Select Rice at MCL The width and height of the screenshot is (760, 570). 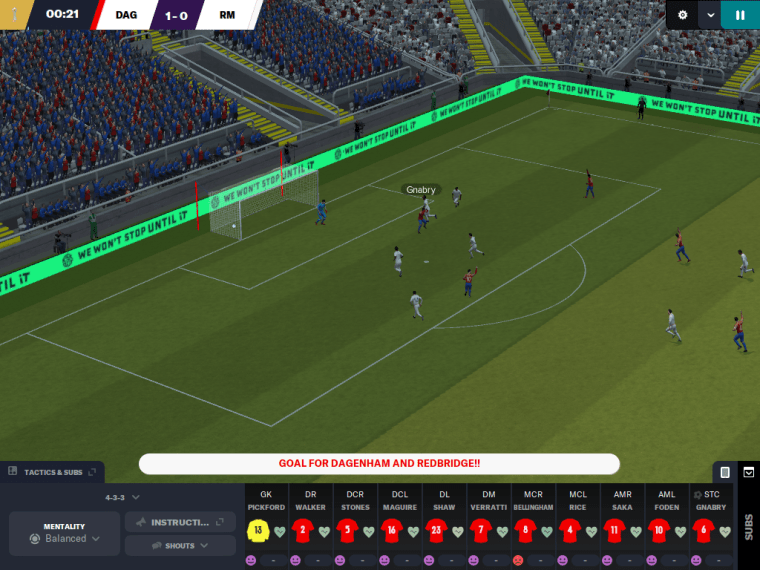(x=569, y=530)
